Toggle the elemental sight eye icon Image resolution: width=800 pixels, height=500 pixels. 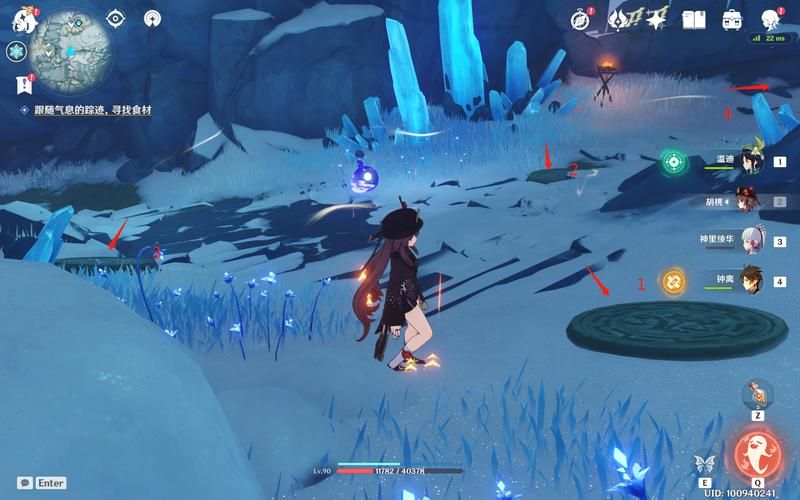click(116, 18)
